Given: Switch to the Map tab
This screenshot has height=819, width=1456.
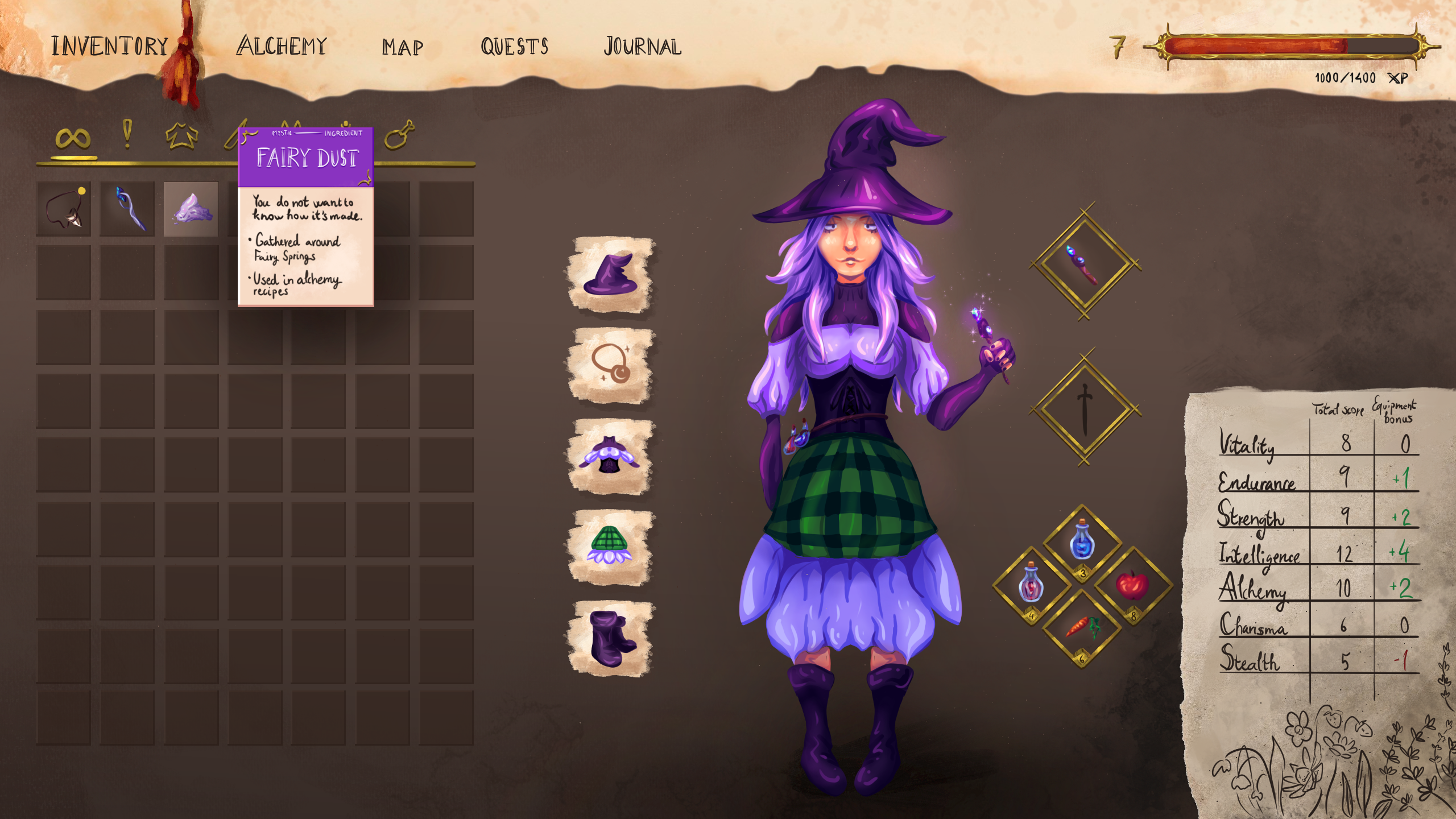Looking at the screenshot, I should point(402,47).
